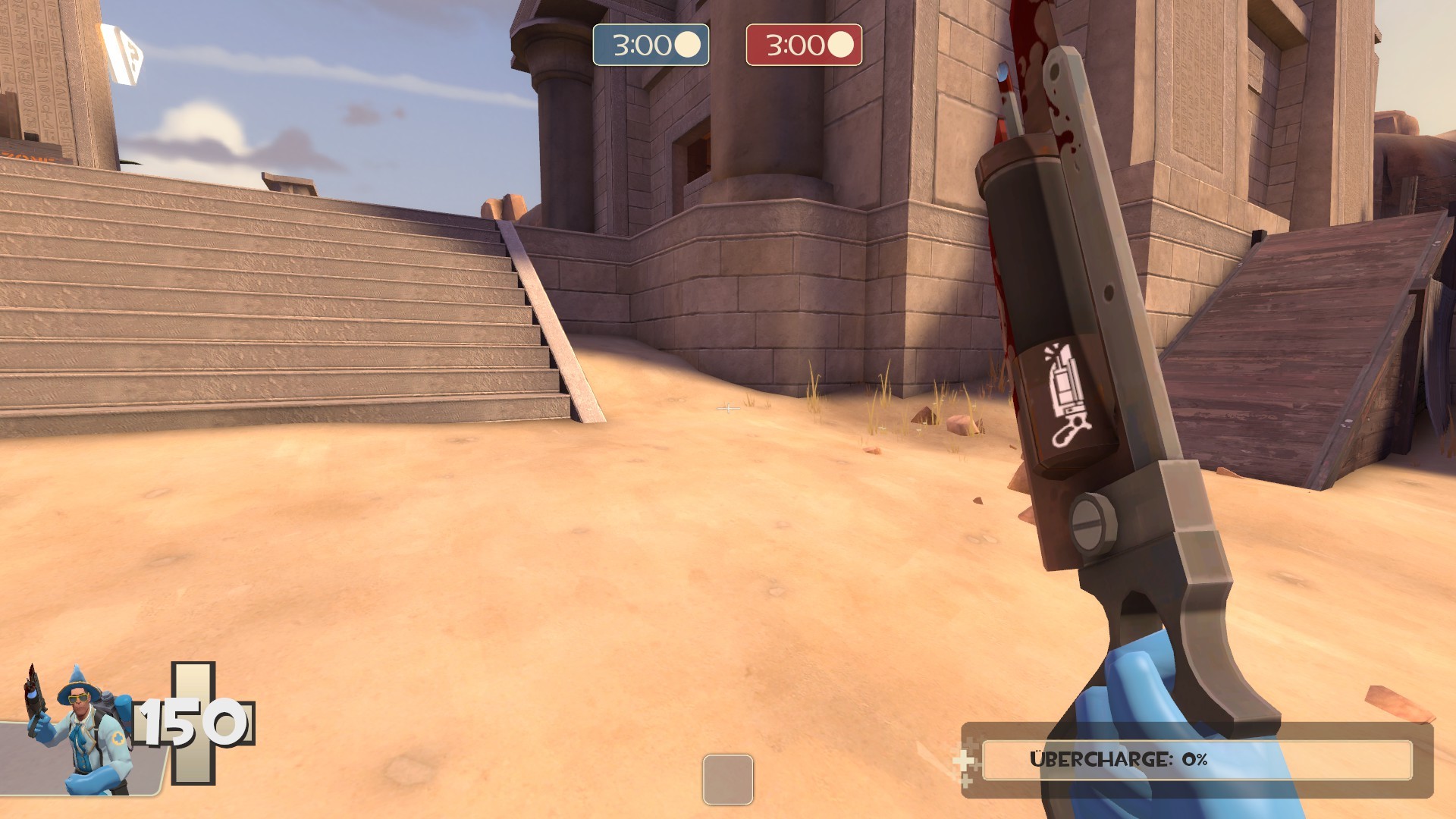Click the crosshair at screen center
The width and height of the screenshot is (1456, 819).
pos(728,409)
